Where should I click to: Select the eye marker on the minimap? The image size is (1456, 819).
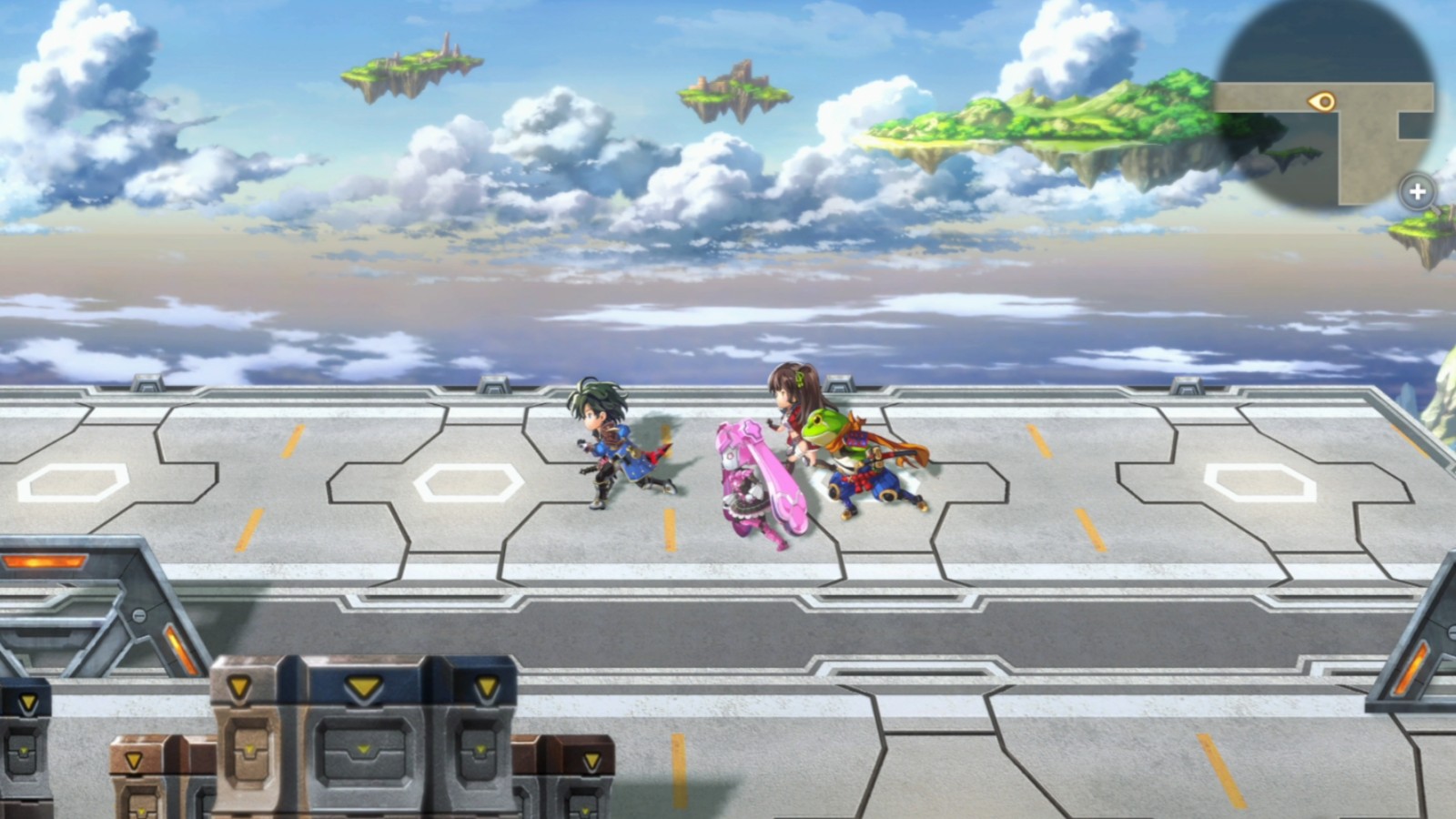click(x=1322, y=101)
